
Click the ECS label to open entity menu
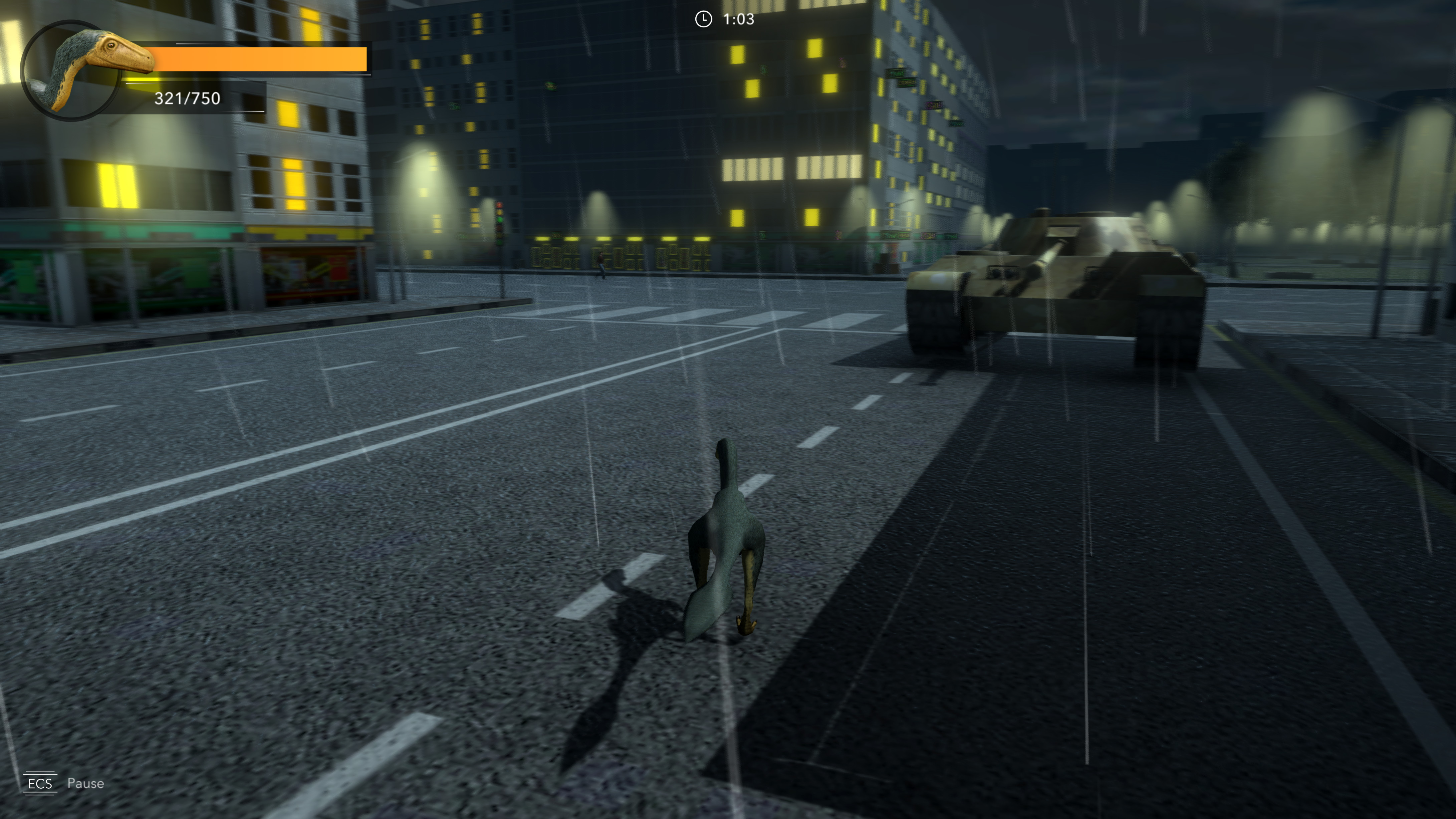tap(41, 783)
